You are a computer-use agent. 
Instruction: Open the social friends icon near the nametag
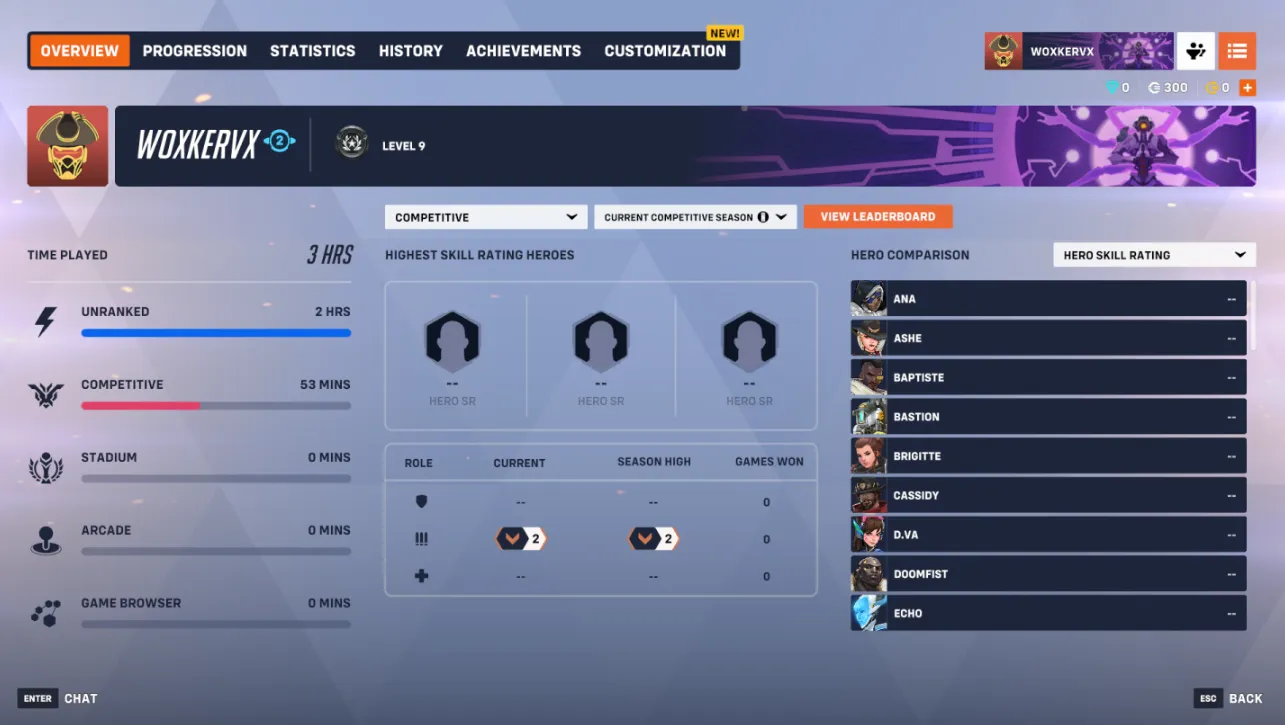click(x=1196, y=50)
